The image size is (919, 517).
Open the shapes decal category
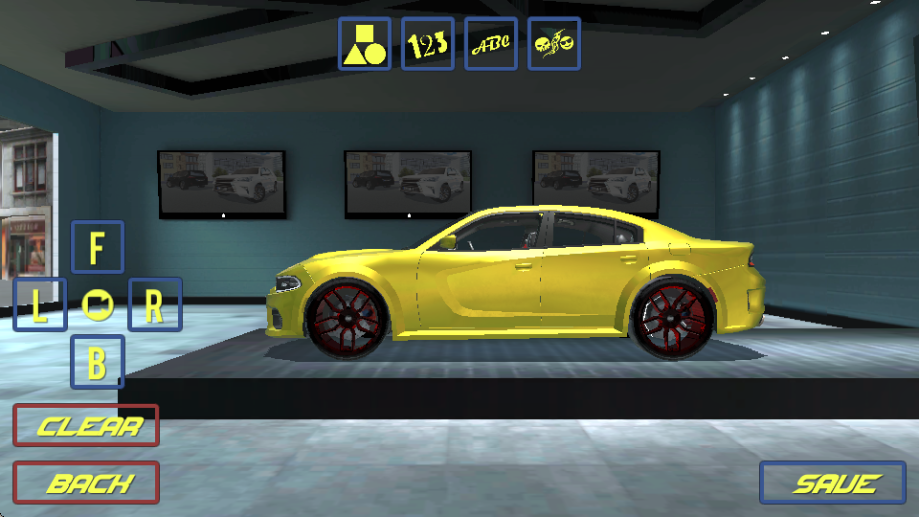[x=364, y=44]
